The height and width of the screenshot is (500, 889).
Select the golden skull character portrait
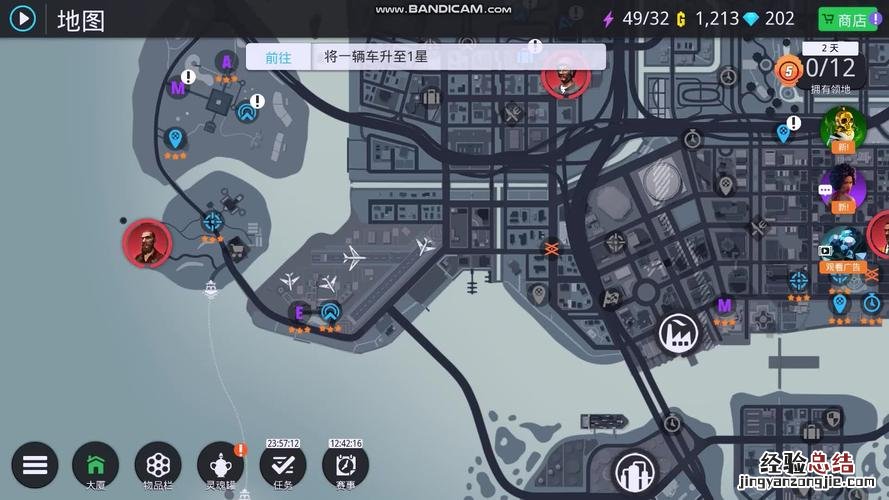tap(842, 127)
